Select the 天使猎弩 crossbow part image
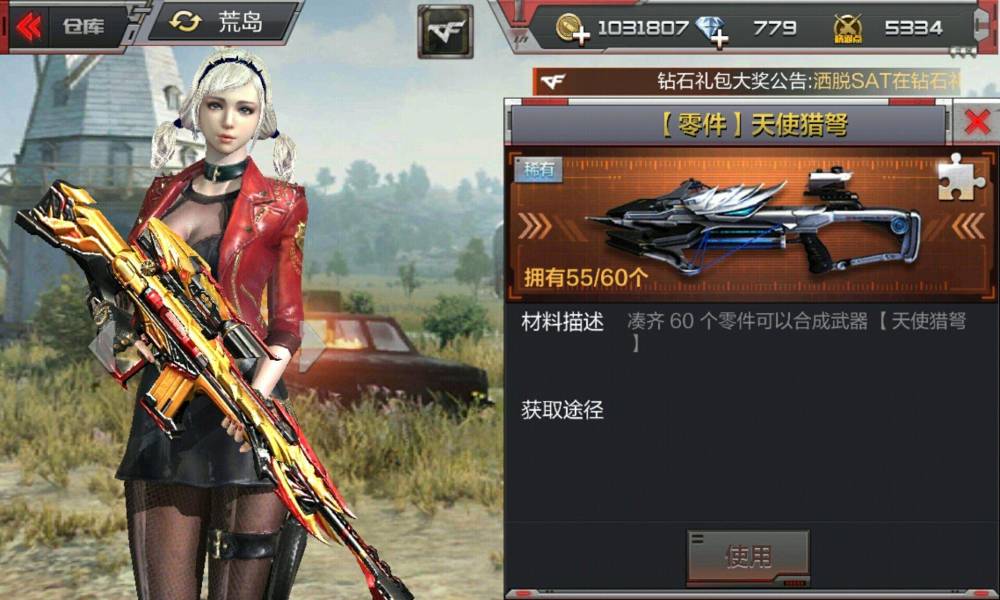The width and height of the screenshot is (1000, 600). point(751,226)
